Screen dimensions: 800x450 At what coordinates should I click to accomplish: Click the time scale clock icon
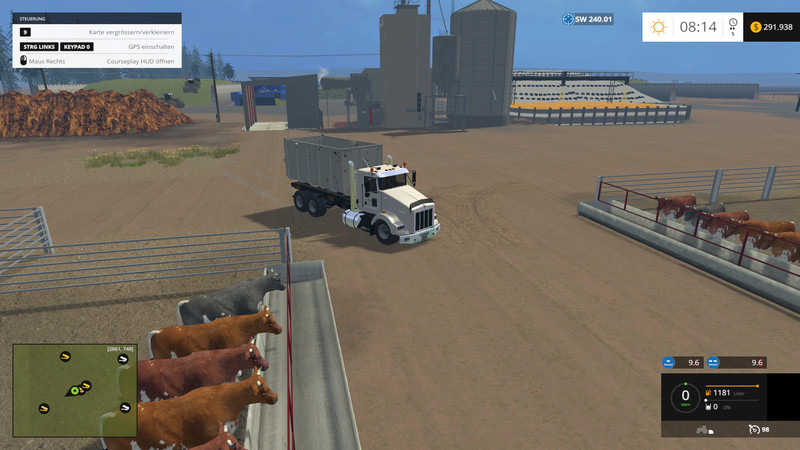[732, 23]
